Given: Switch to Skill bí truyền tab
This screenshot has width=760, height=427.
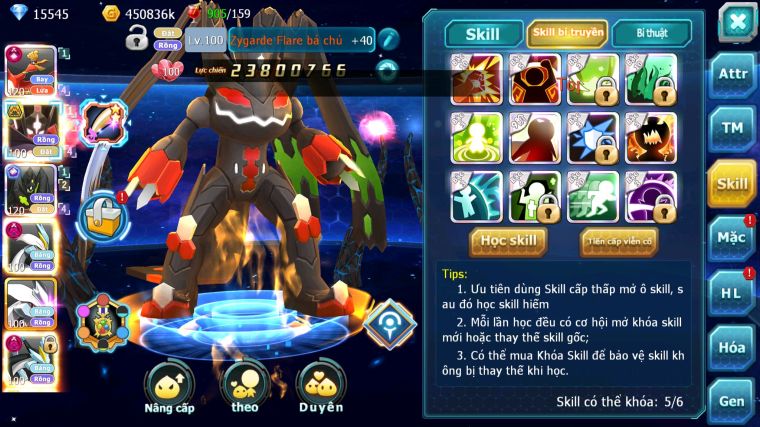Looking at the screenshot, I should pos(567,34).
